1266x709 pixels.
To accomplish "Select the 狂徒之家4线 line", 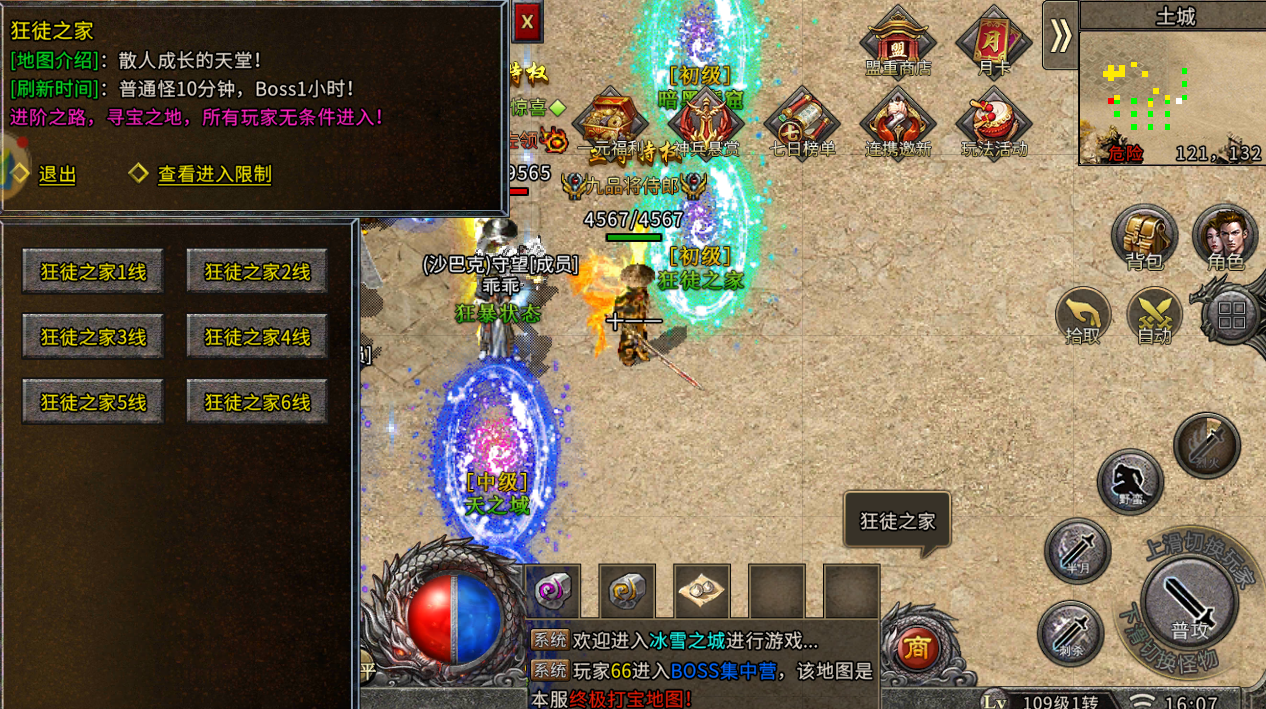I will click(257, 337).
